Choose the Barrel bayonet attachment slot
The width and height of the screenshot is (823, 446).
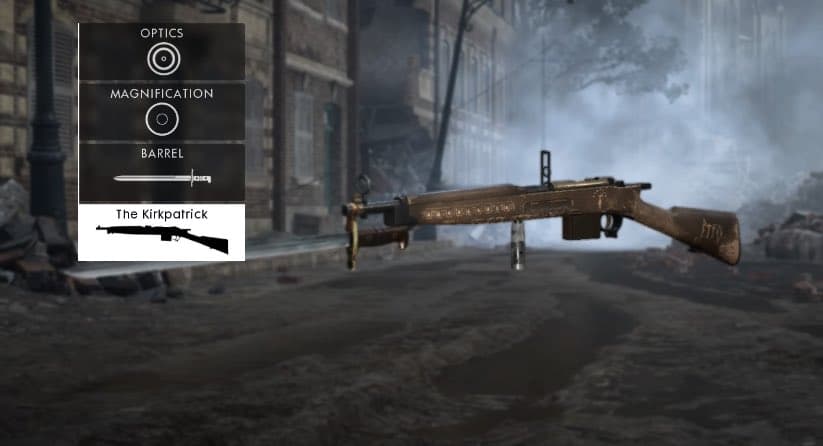(x=161, y=172)
